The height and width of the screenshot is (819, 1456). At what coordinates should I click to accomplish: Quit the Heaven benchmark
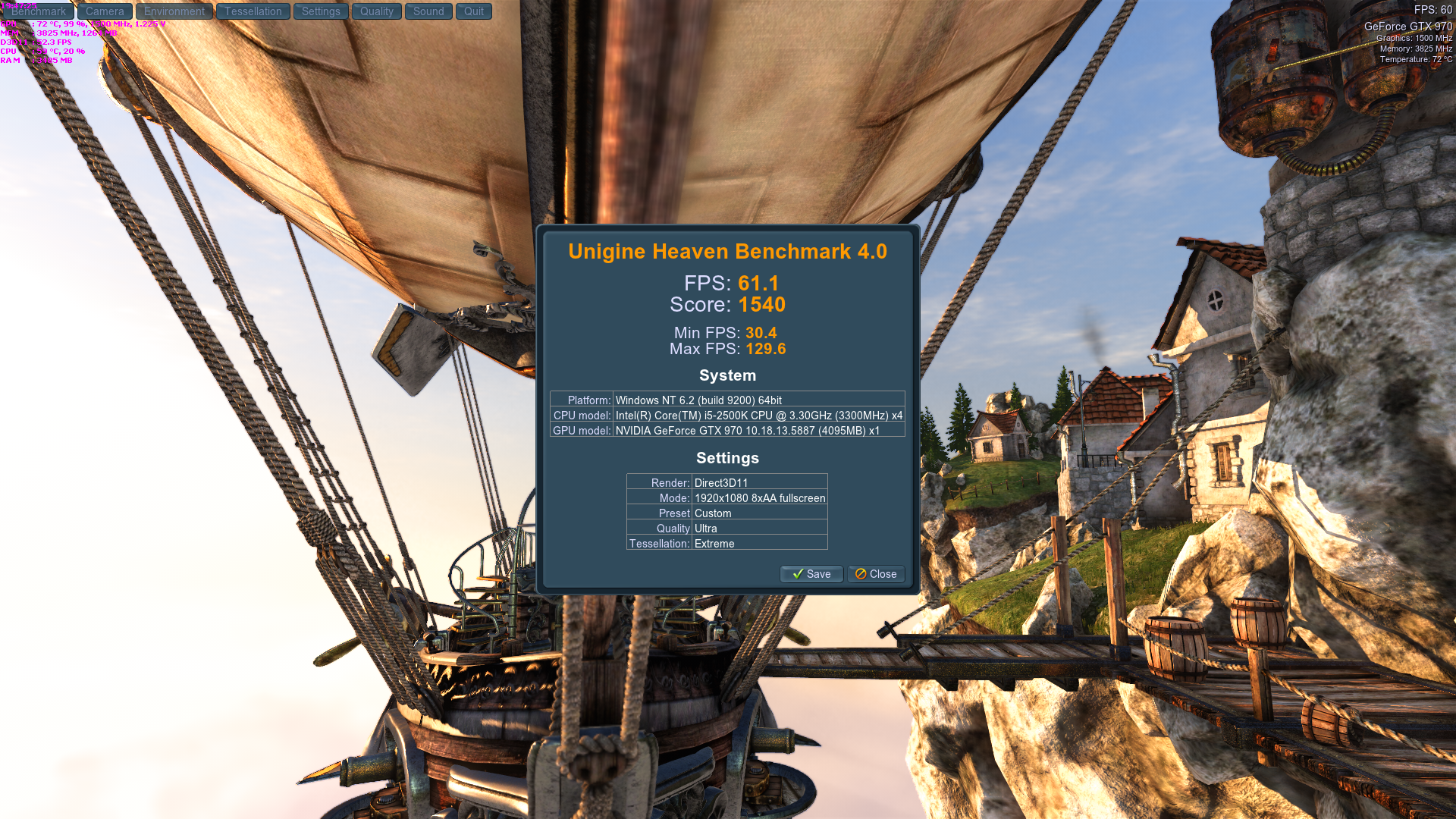click(x=474, y=11)
